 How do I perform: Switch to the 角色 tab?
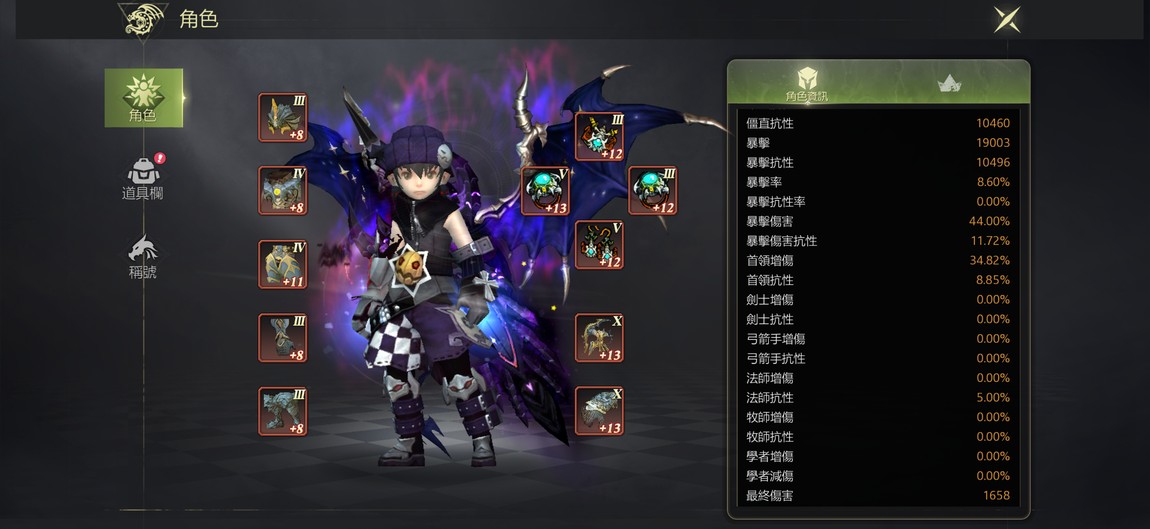pos(144,97)
